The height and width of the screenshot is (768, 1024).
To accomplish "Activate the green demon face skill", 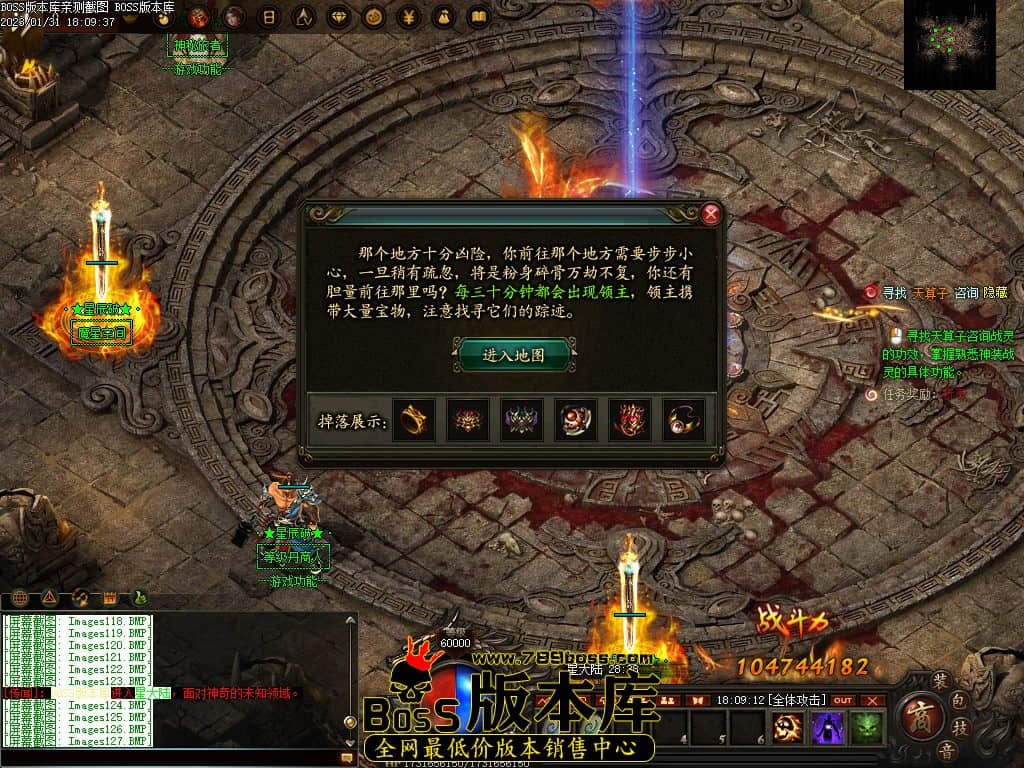I will (x=865, y=728).
